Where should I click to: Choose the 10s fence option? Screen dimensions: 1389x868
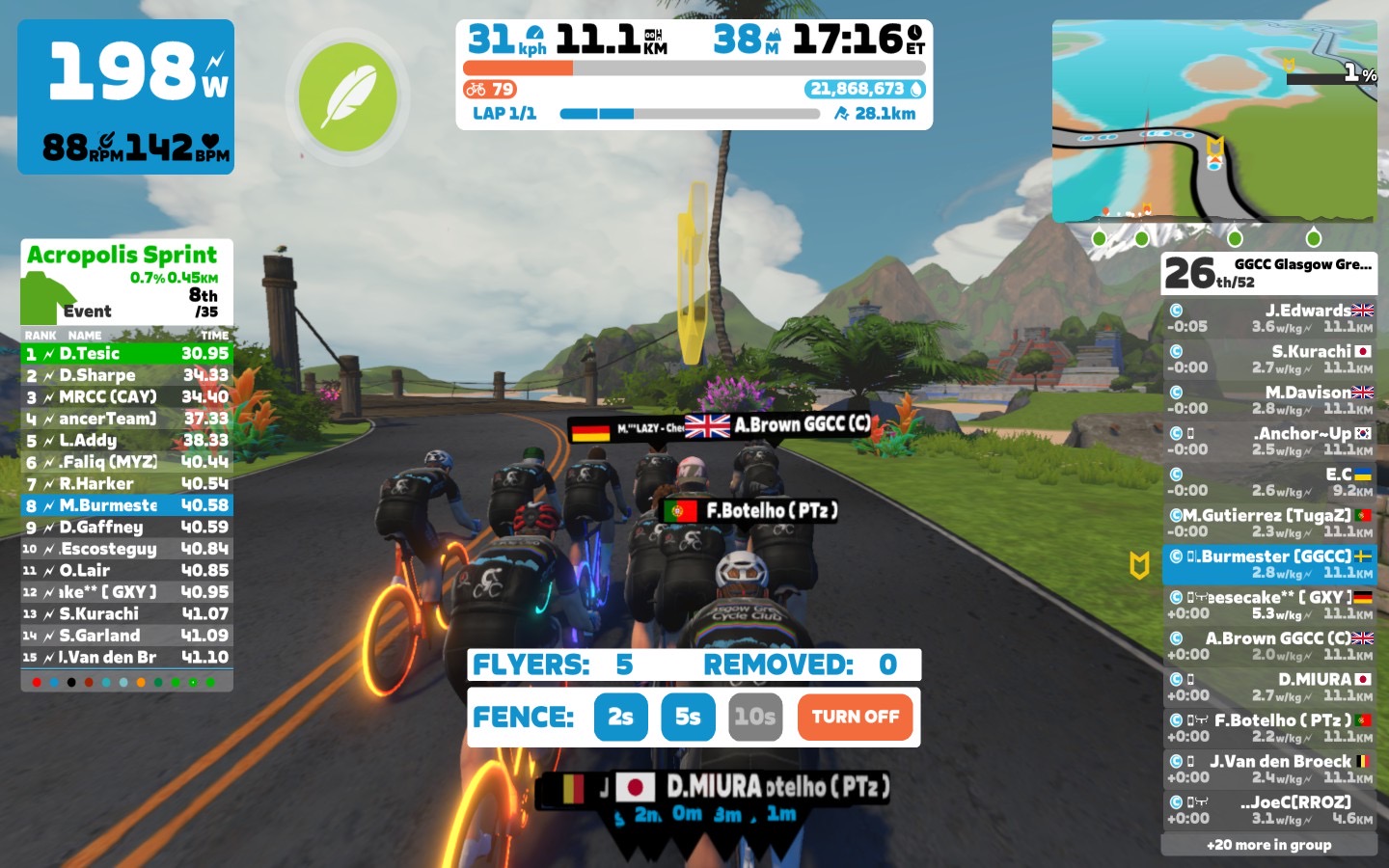pos(755,717)
